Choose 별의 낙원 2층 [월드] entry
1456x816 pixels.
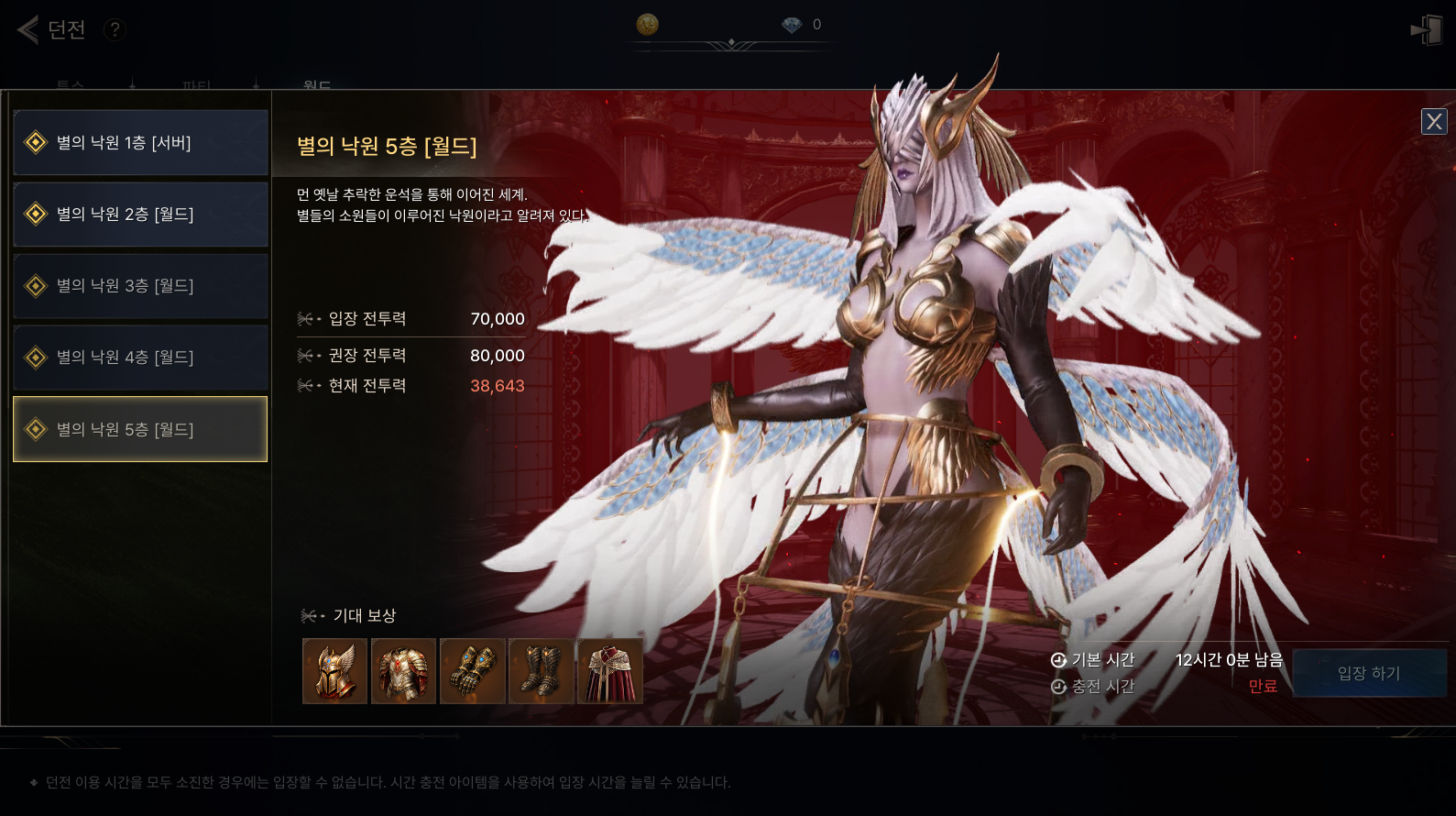tap(140, 215)
